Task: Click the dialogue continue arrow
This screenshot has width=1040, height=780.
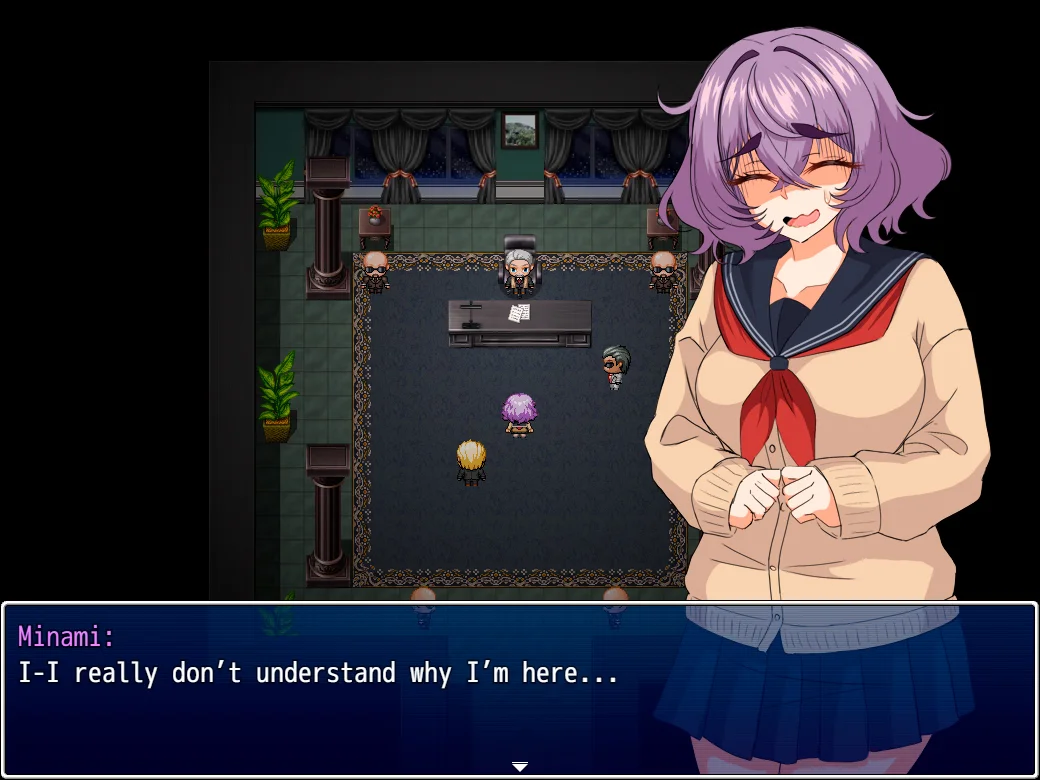Action: tap(520, 767)
